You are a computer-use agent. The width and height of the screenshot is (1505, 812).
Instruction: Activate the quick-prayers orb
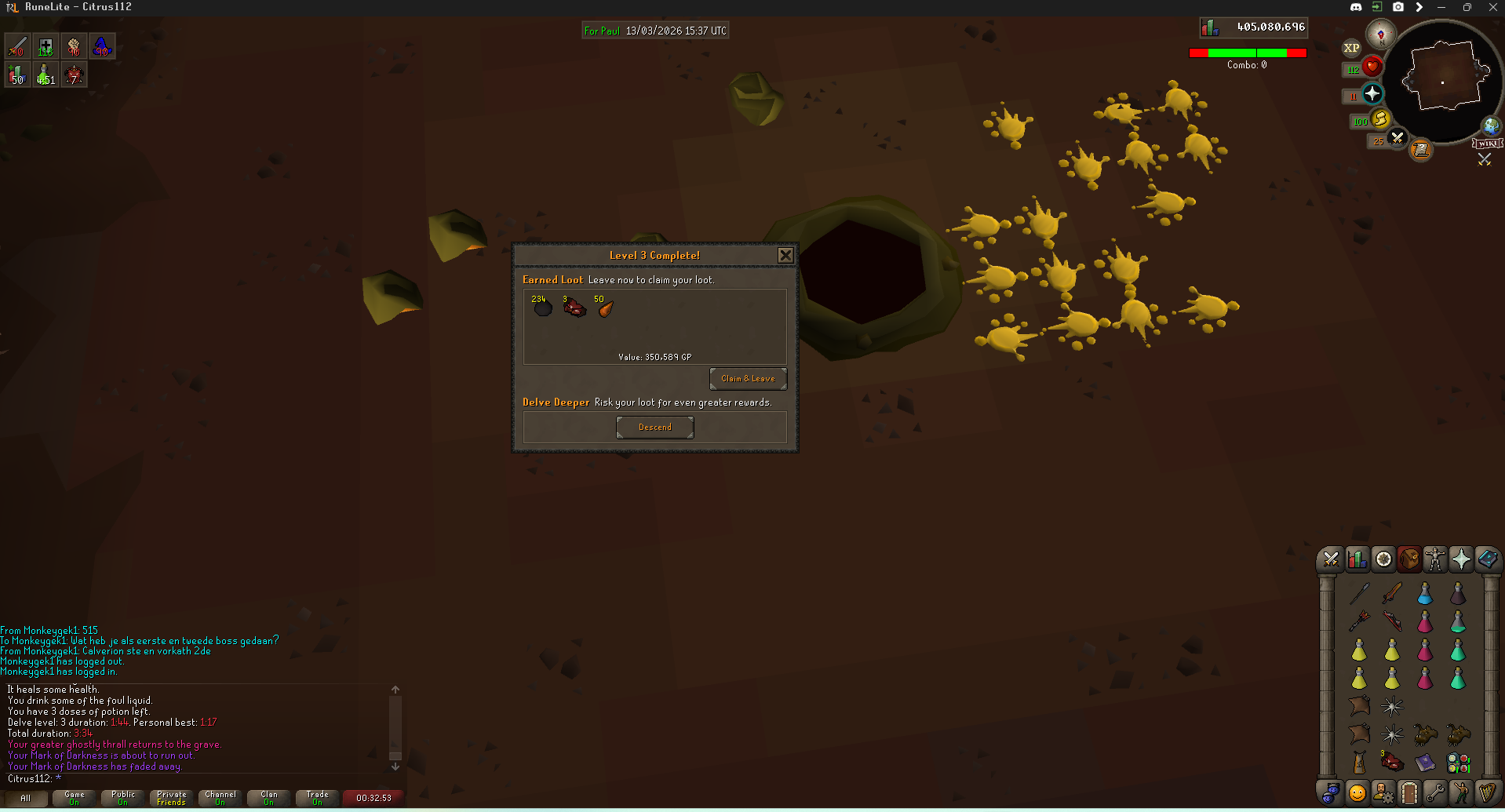[x=1372, y=94]
